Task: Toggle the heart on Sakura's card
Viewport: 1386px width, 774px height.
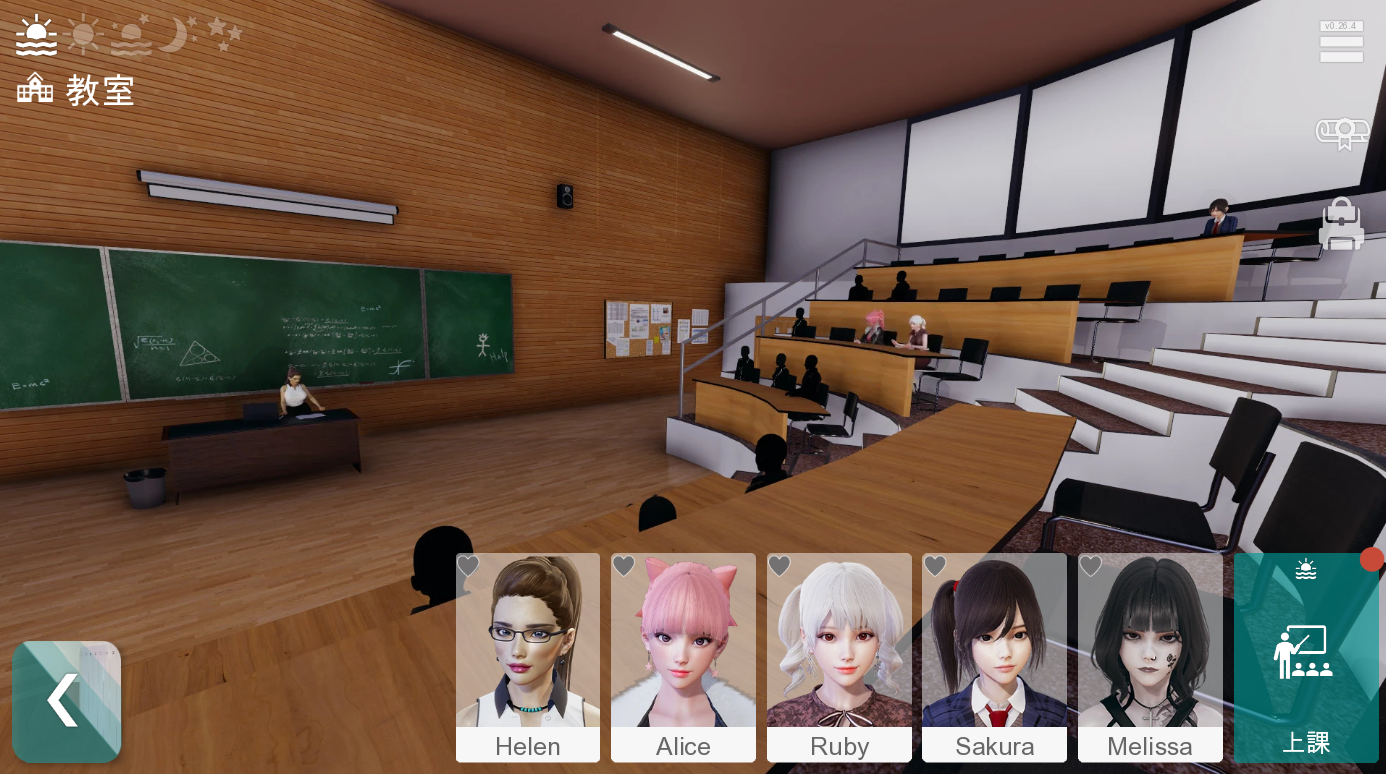Action: (935, 566)
